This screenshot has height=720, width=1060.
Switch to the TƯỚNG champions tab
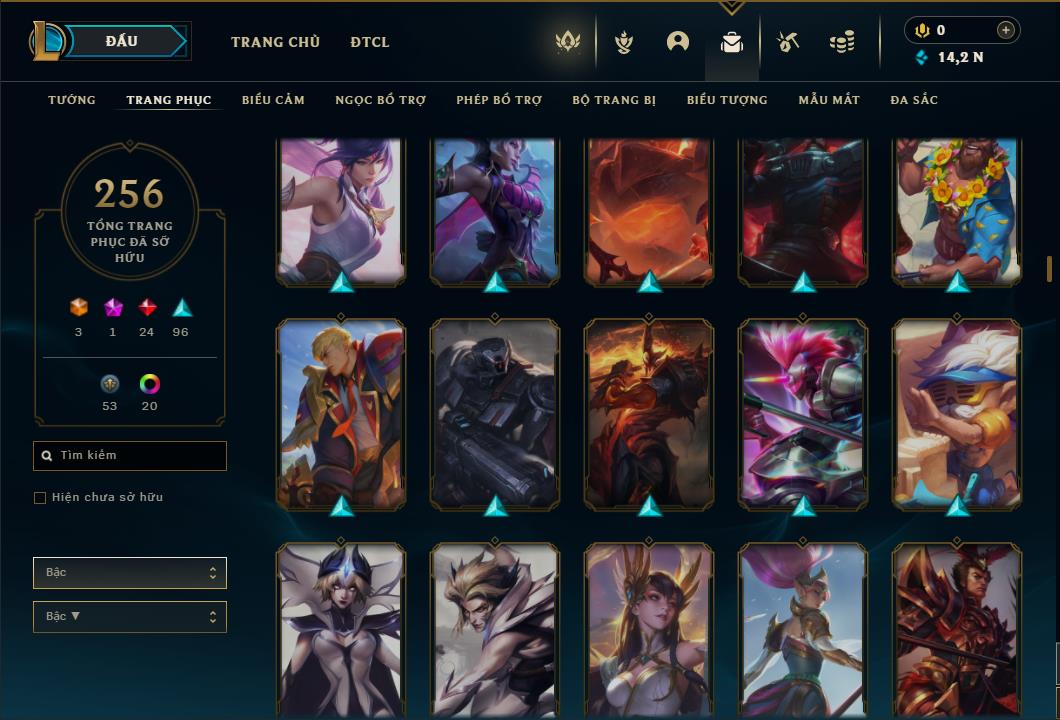click(72, 100)
